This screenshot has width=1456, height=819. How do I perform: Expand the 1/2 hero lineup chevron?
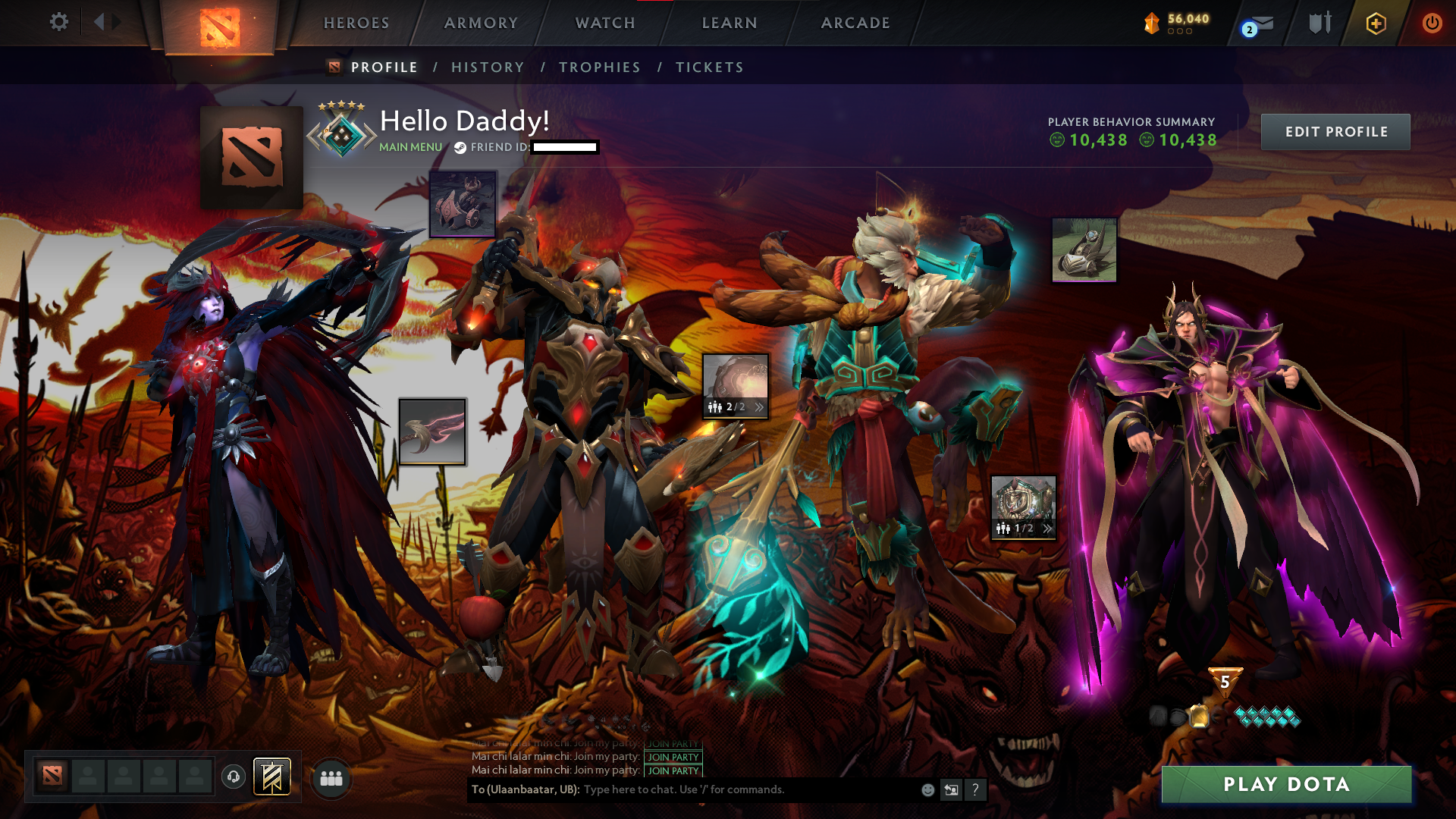[x=1047, y=530]
